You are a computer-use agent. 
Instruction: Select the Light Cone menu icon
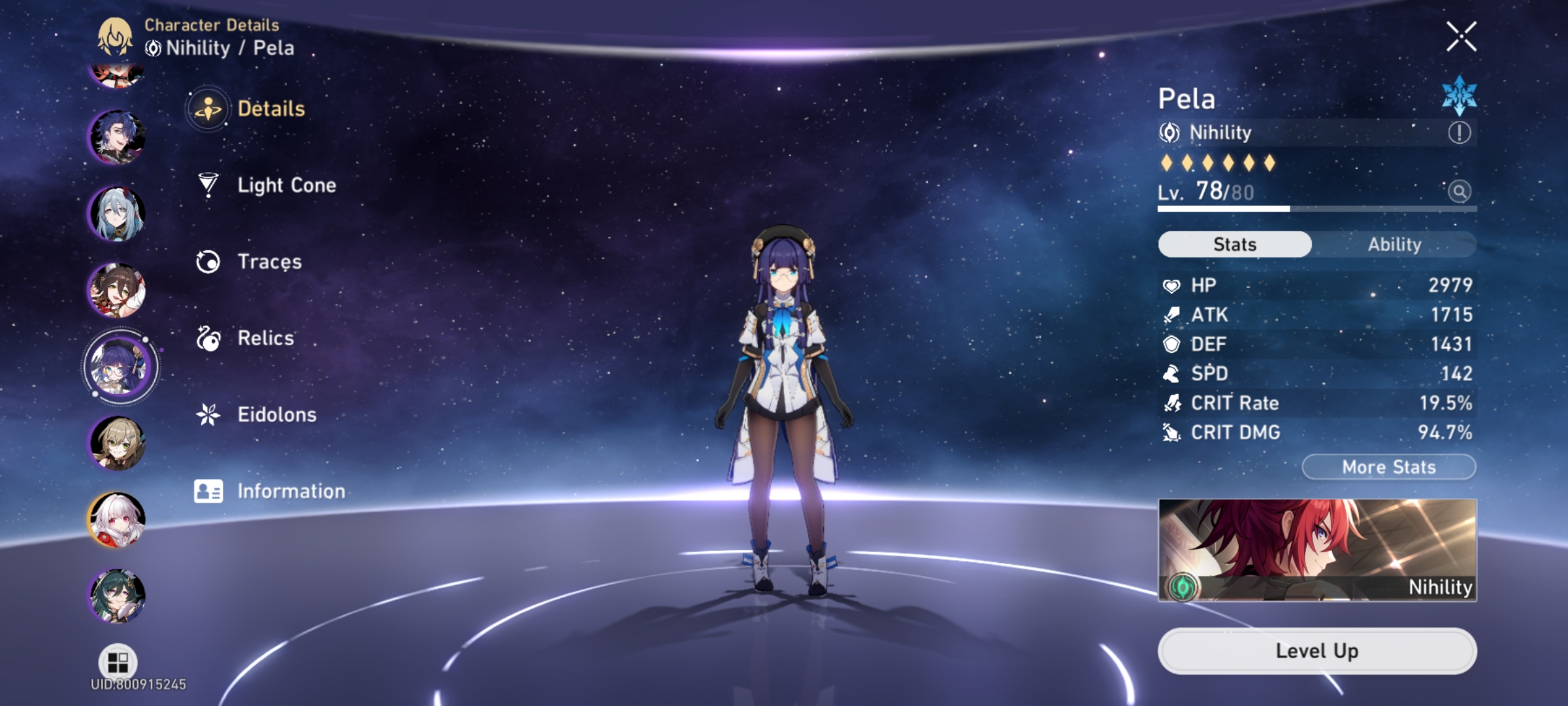click(208, 185)
